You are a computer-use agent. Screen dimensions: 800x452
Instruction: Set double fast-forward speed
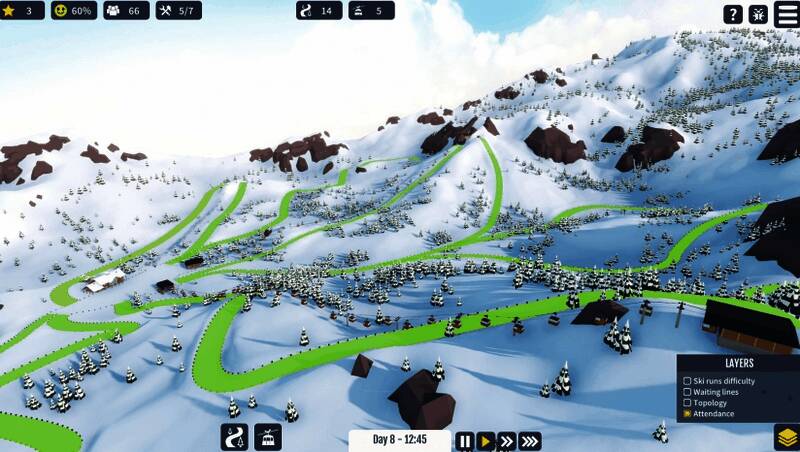507,440
